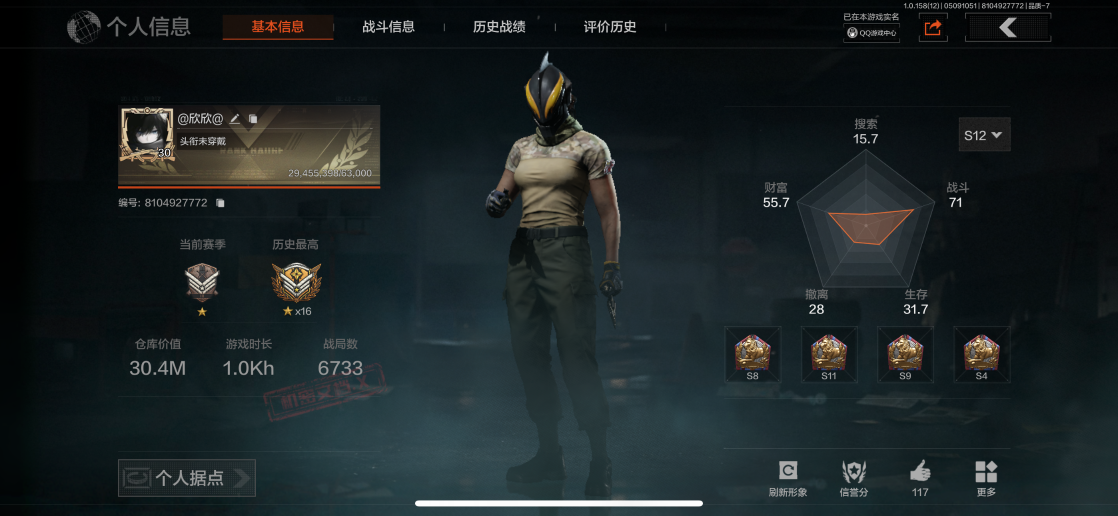
Task: Open the 战斗信息 tab
Action: pyautogui.click(x=388, y=27)
